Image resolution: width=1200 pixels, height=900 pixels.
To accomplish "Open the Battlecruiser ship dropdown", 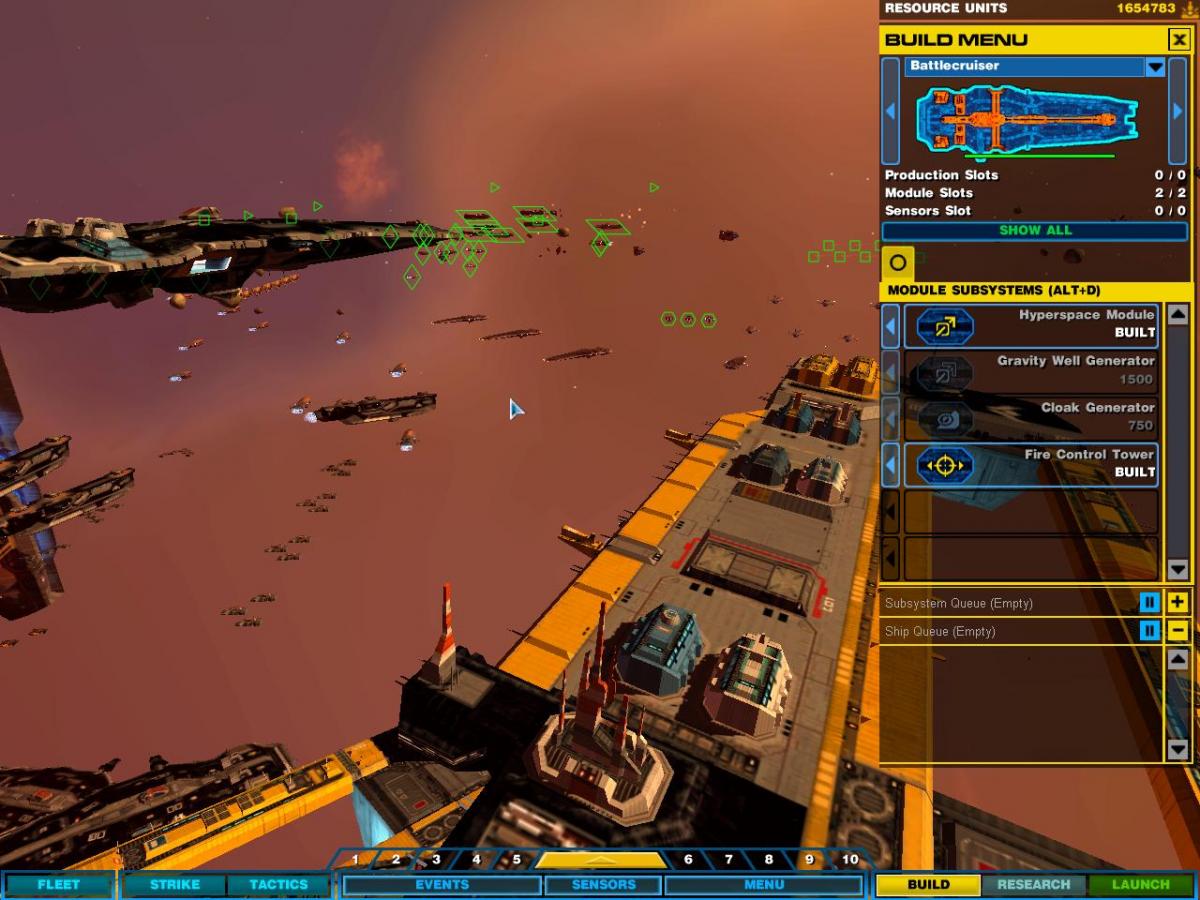I will pos(1155,67).
